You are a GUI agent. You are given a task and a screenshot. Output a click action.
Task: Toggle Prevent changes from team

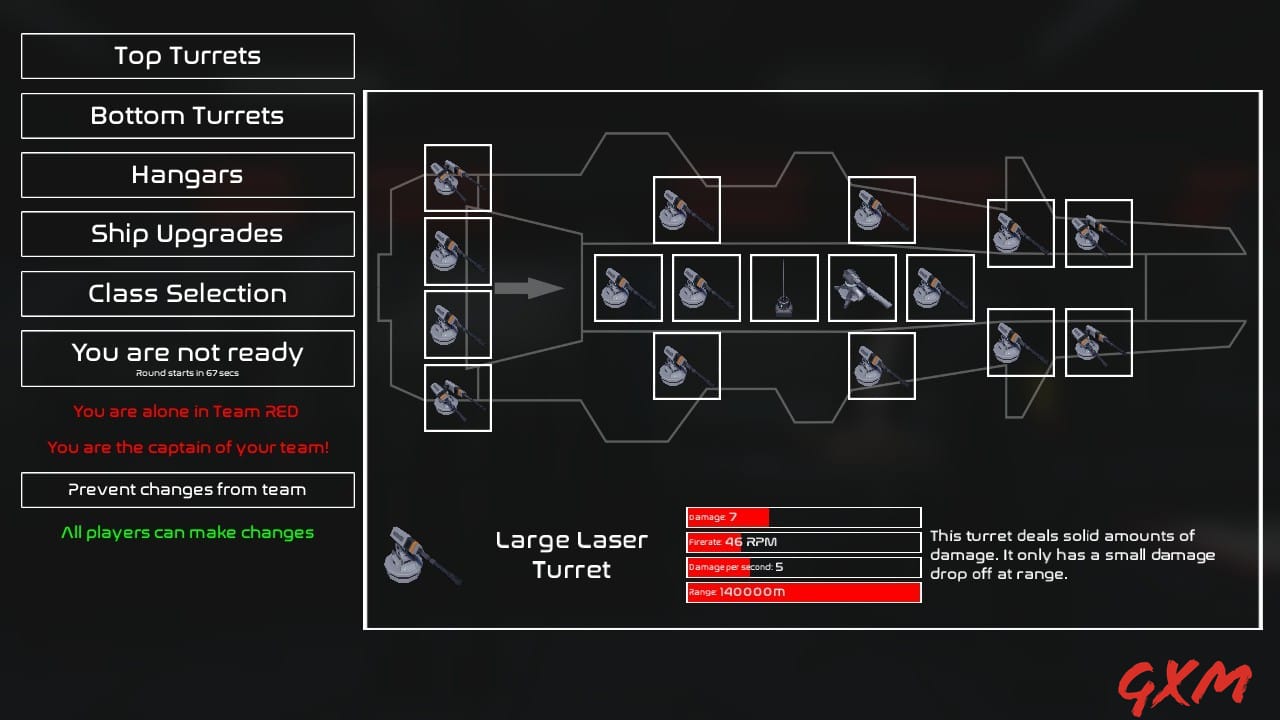coord(187,490)
